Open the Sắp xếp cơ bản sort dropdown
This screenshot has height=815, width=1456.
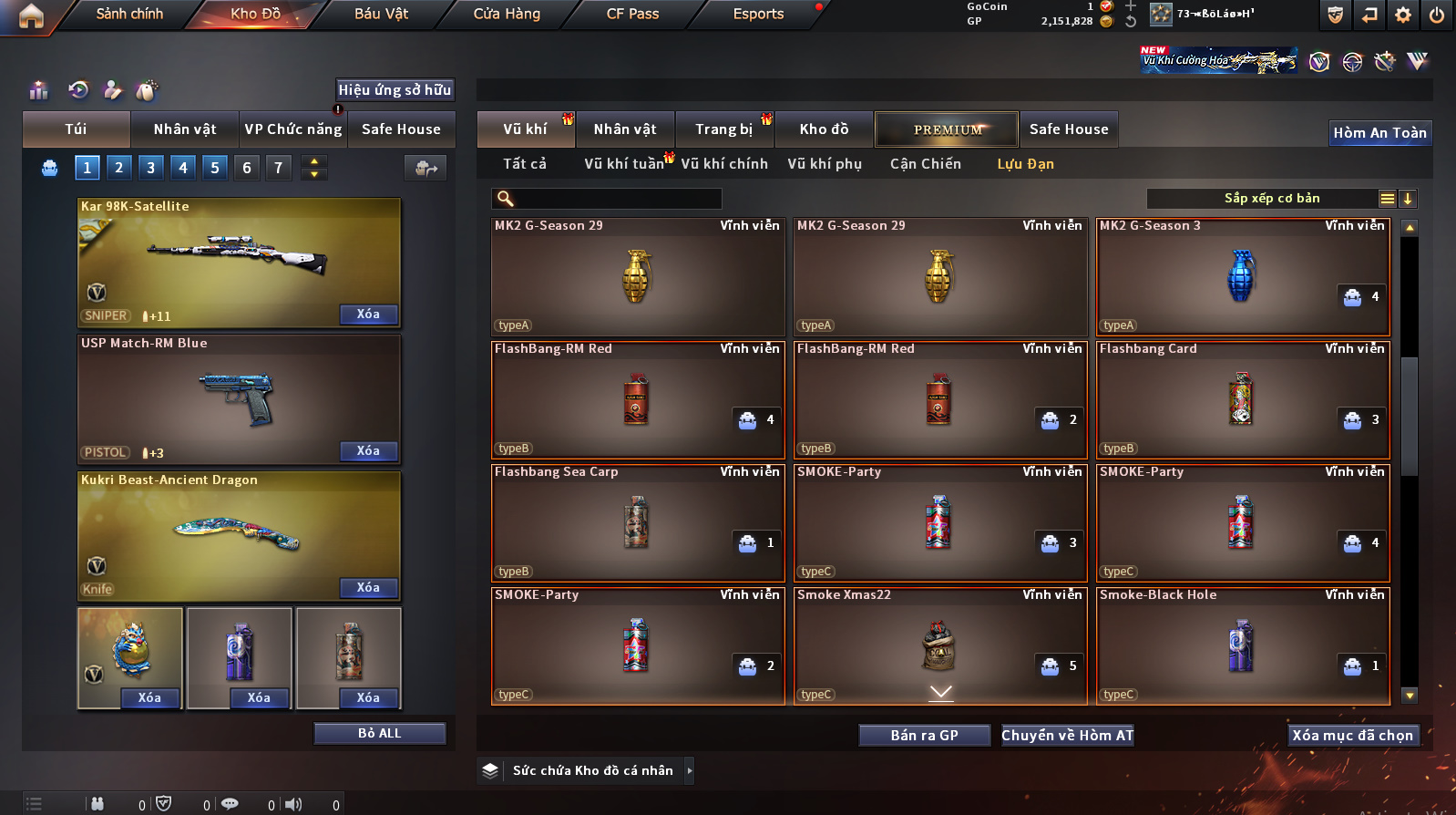click(x=1271, y=199)
